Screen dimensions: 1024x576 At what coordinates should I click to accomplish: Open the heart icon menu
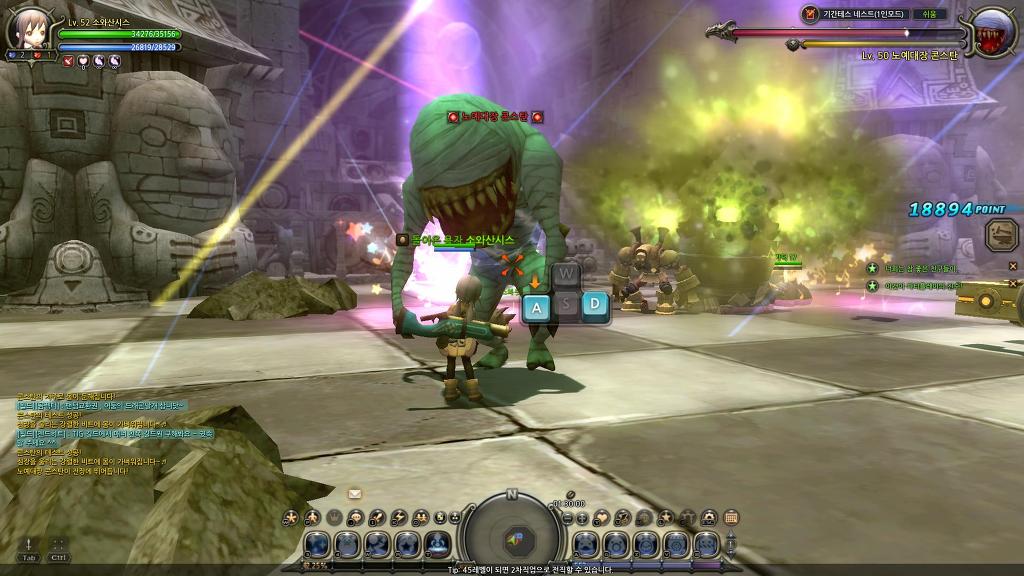click(x=603, y=517)
